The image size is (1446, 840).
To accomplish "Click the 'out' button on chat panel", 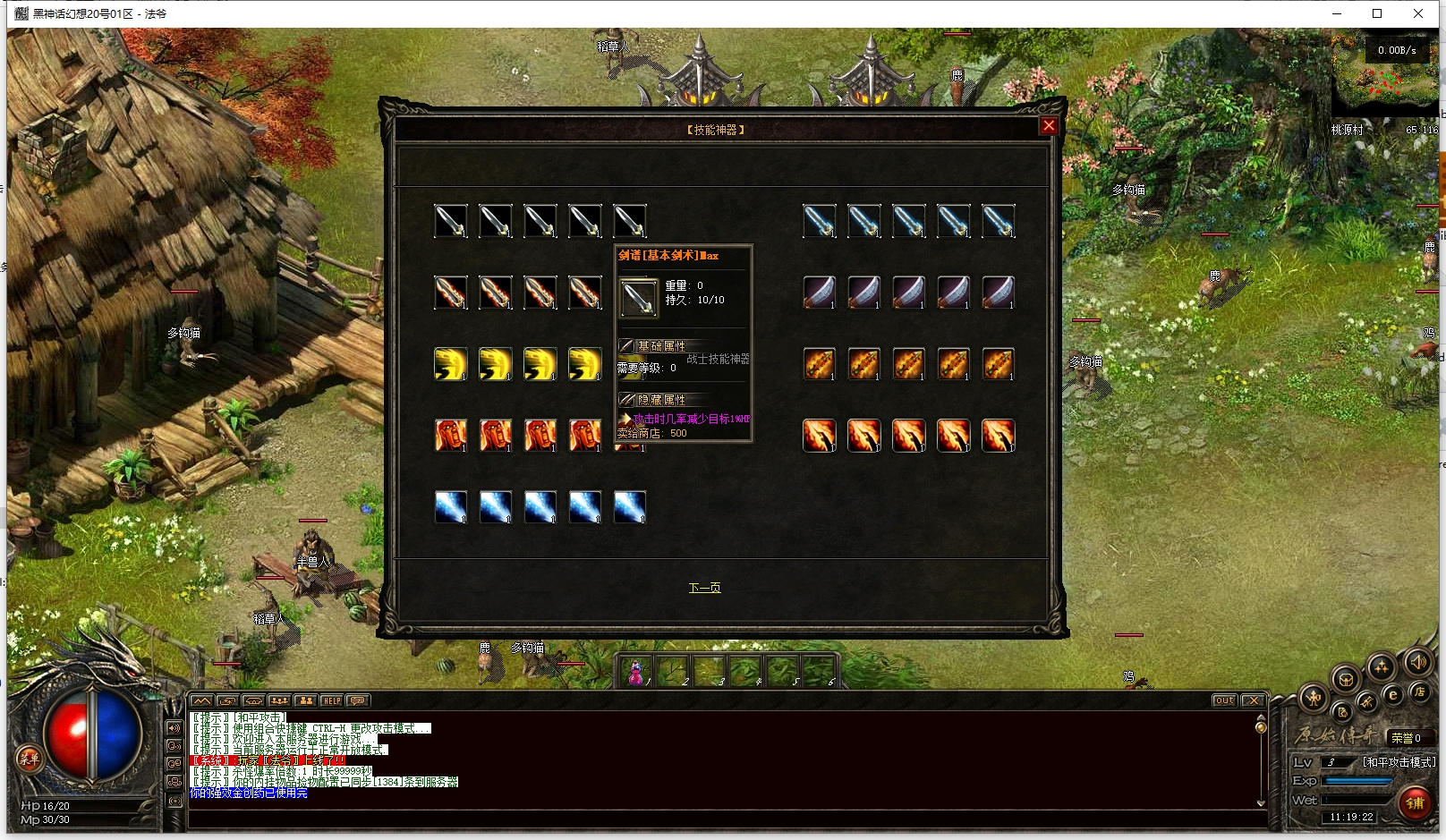I will coord(1224,700).
